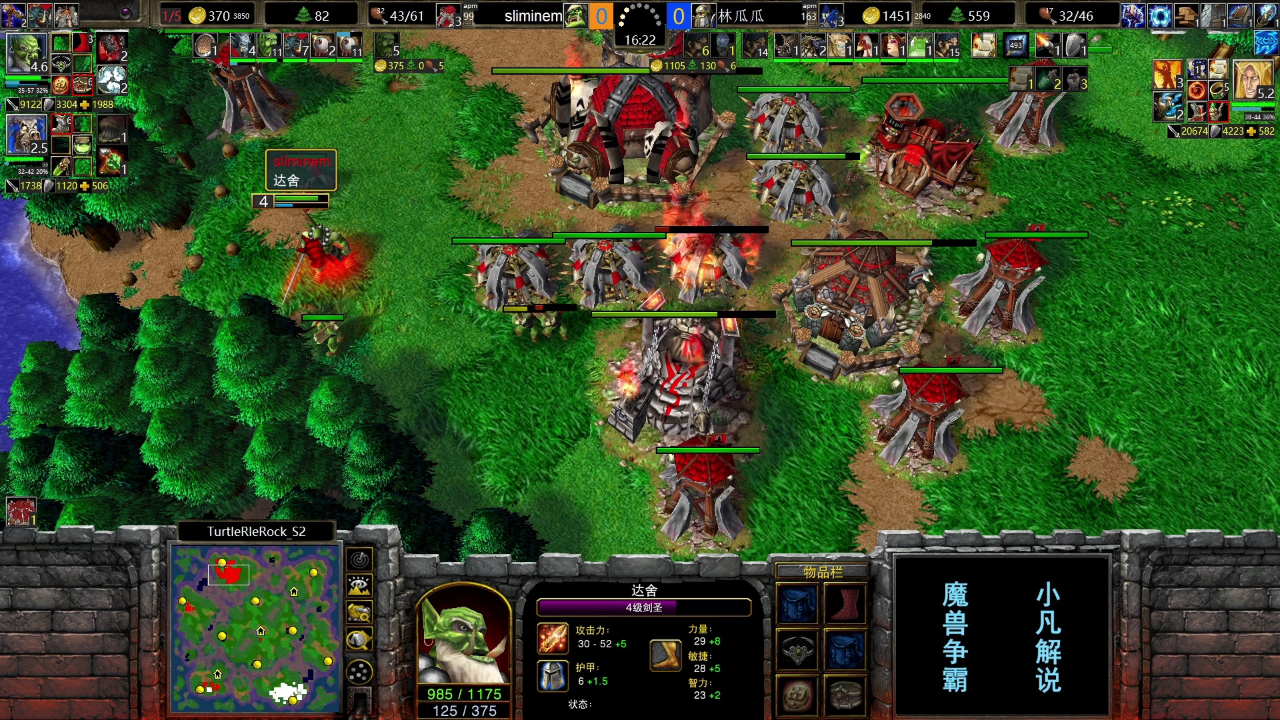1280x720 pixels.
Task: Select the Blood Mage hero portrait
Action: coord(1253,80)
